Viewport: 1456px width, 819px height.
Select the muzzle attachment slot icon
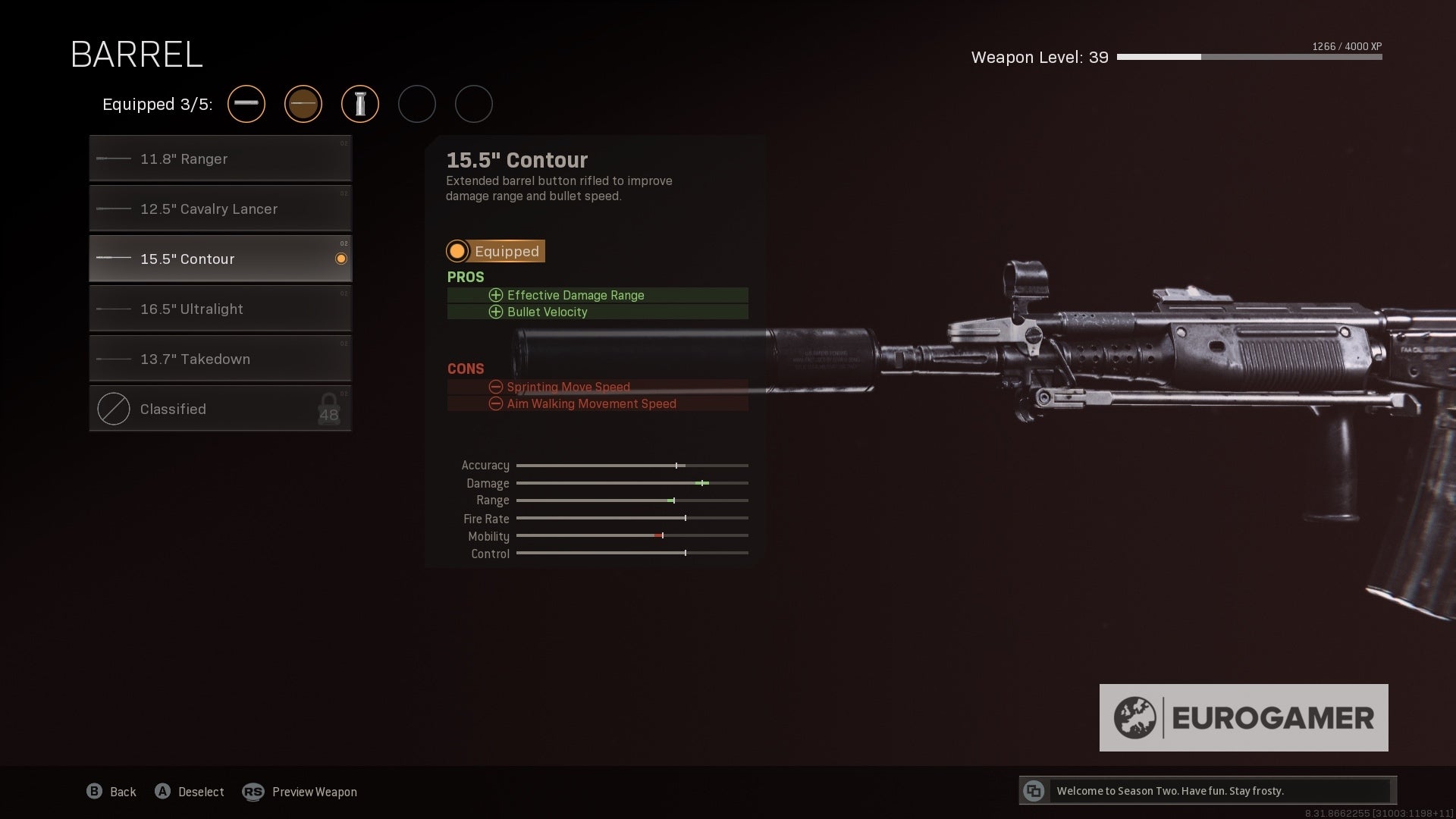[x=246, y=104]
